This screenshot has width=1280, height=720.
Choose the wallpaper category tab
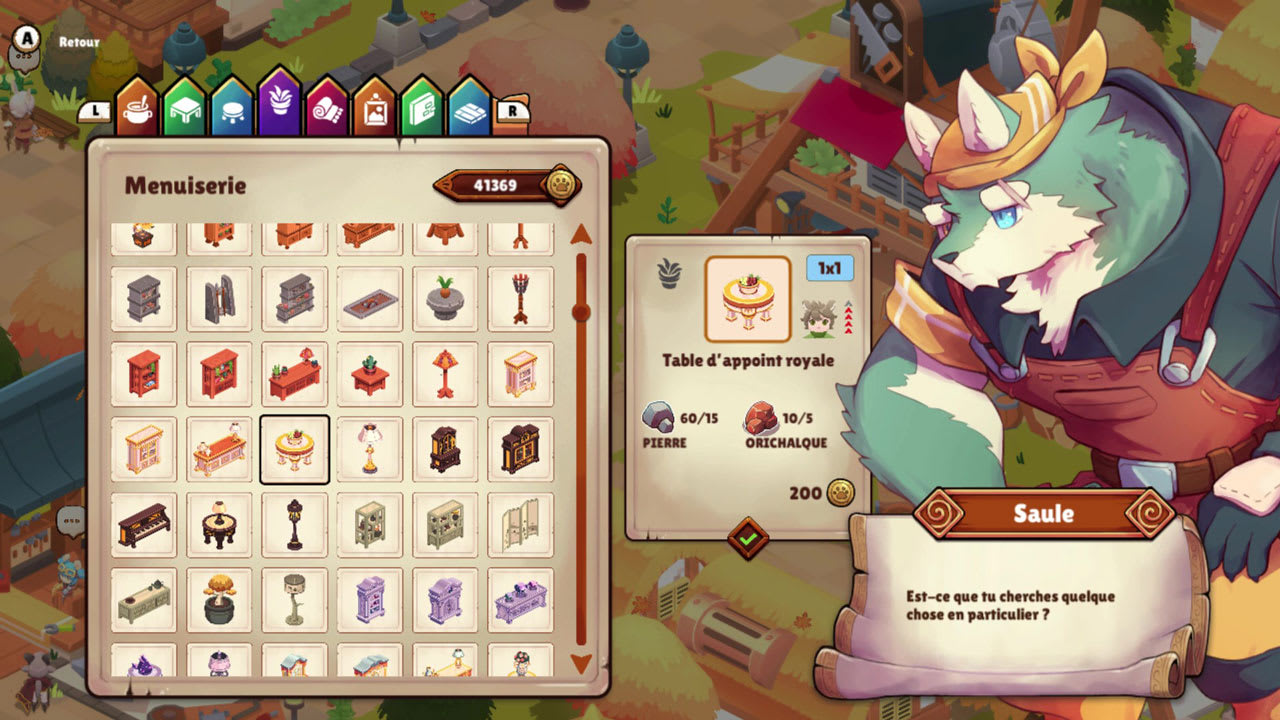[x=421, y=110]
